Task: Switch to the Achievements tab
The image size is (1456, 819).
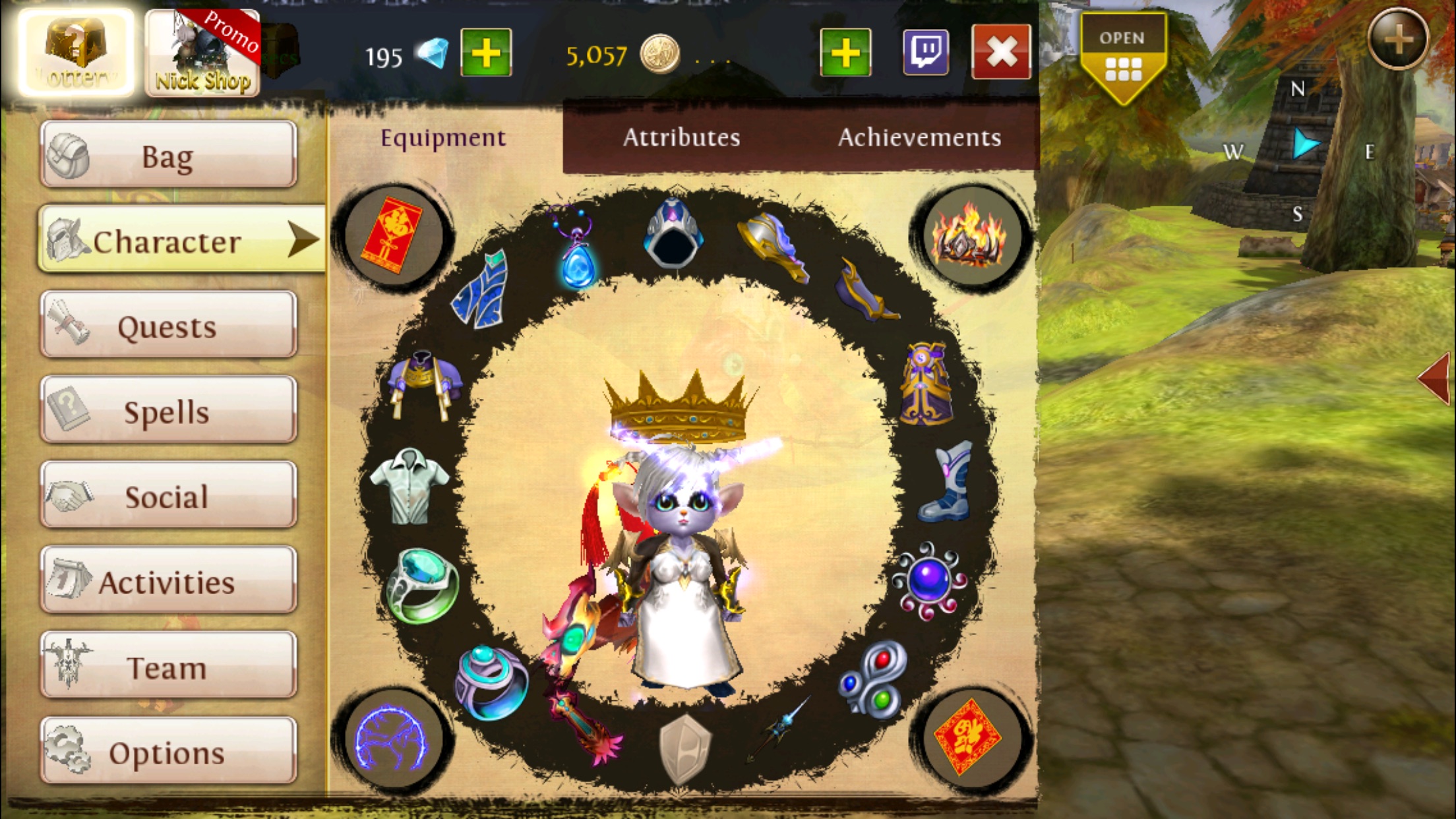Action: pos(919,137)
